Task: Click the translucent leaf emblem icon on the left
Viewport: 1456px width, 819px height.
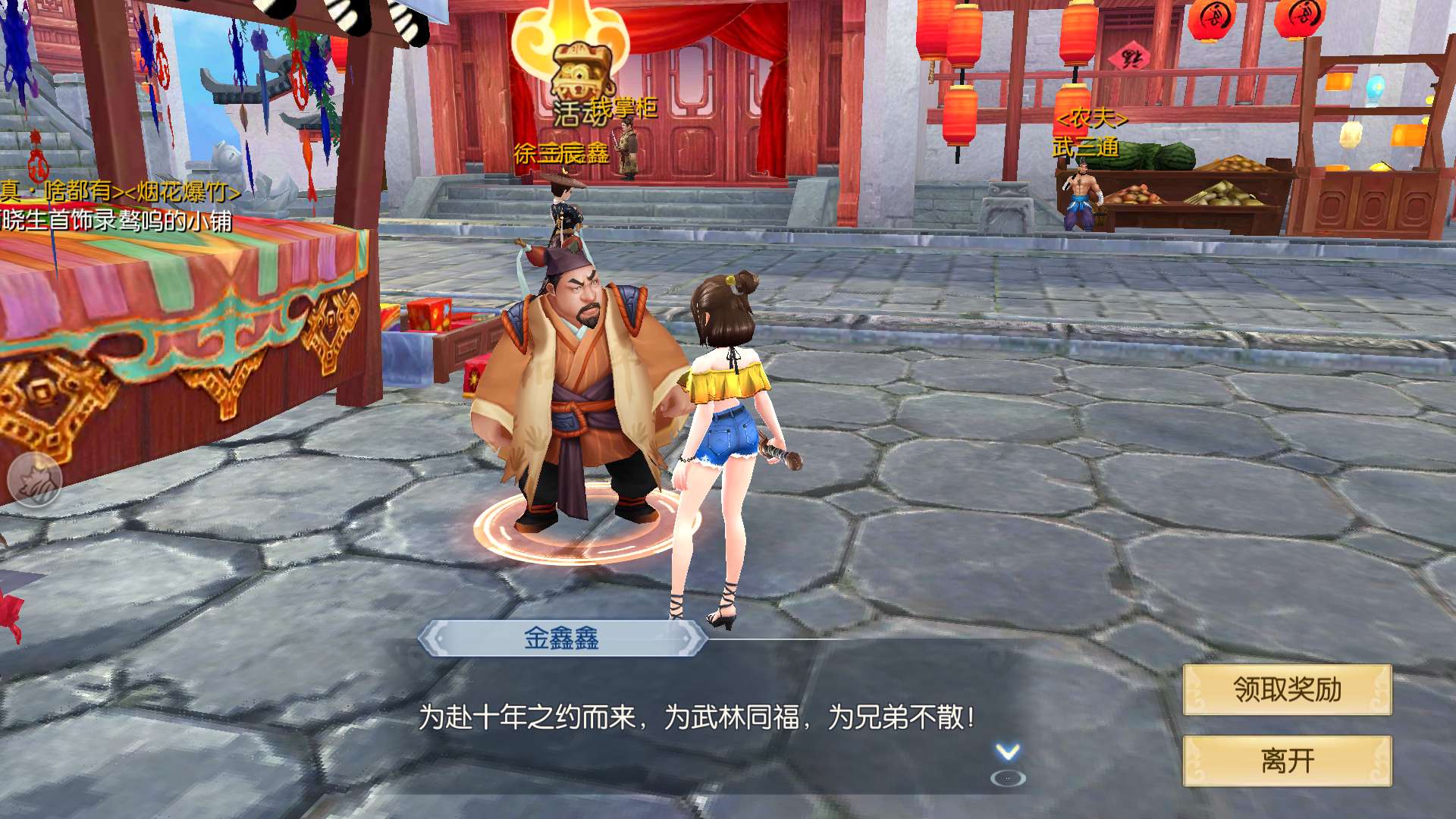Action: click(35, 479)
